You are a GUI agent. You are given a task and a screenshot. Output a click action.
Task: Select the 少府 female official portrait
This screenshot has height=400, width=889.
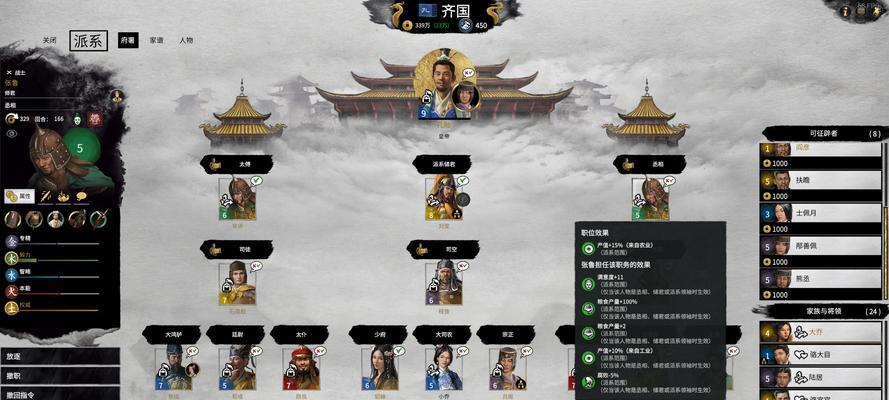click(x=379, y=366)
